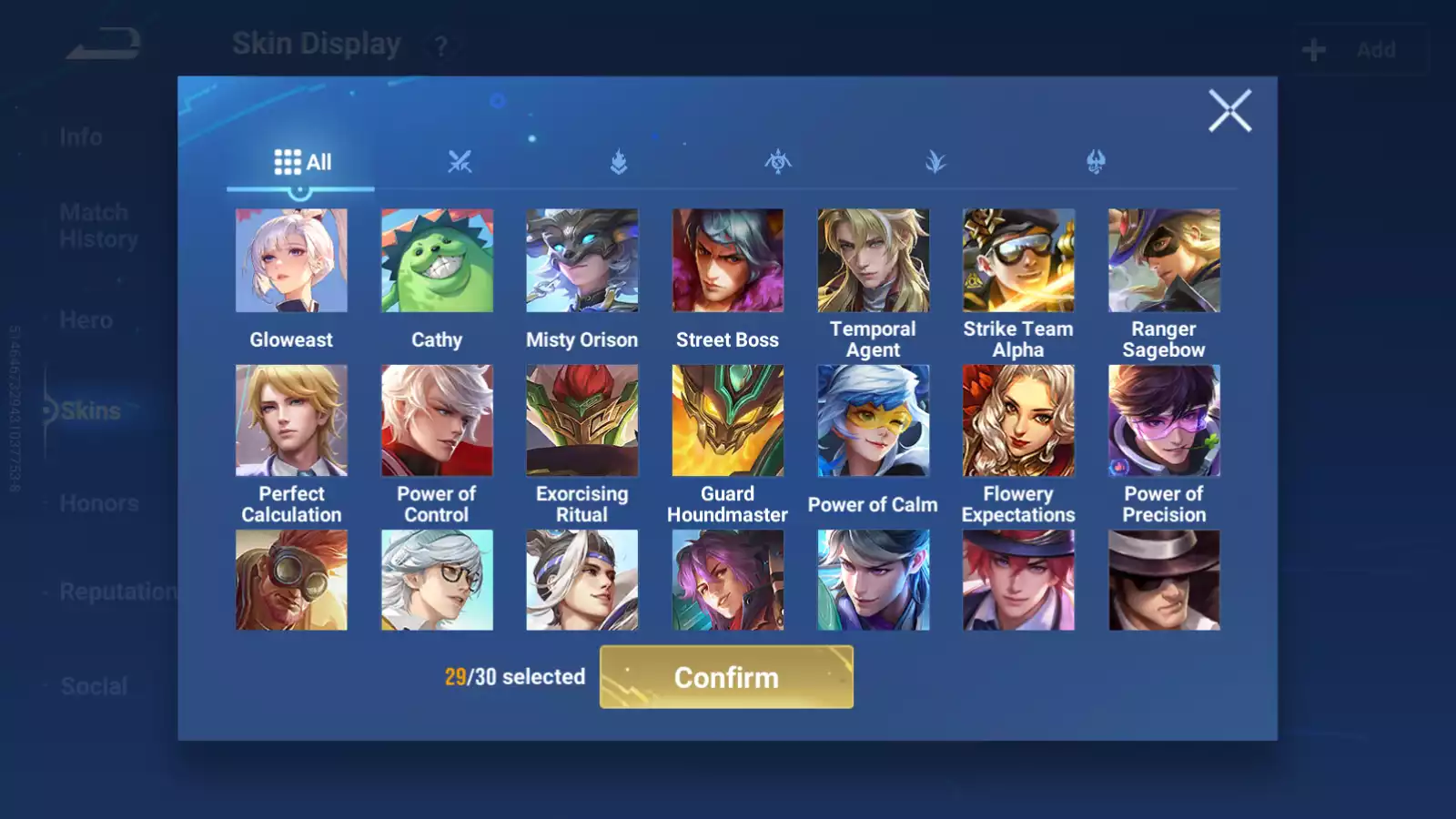Viewport: 1456px width, 819px height.
Task: Choose the Power of Control skin
Action: tap(437, 420)
